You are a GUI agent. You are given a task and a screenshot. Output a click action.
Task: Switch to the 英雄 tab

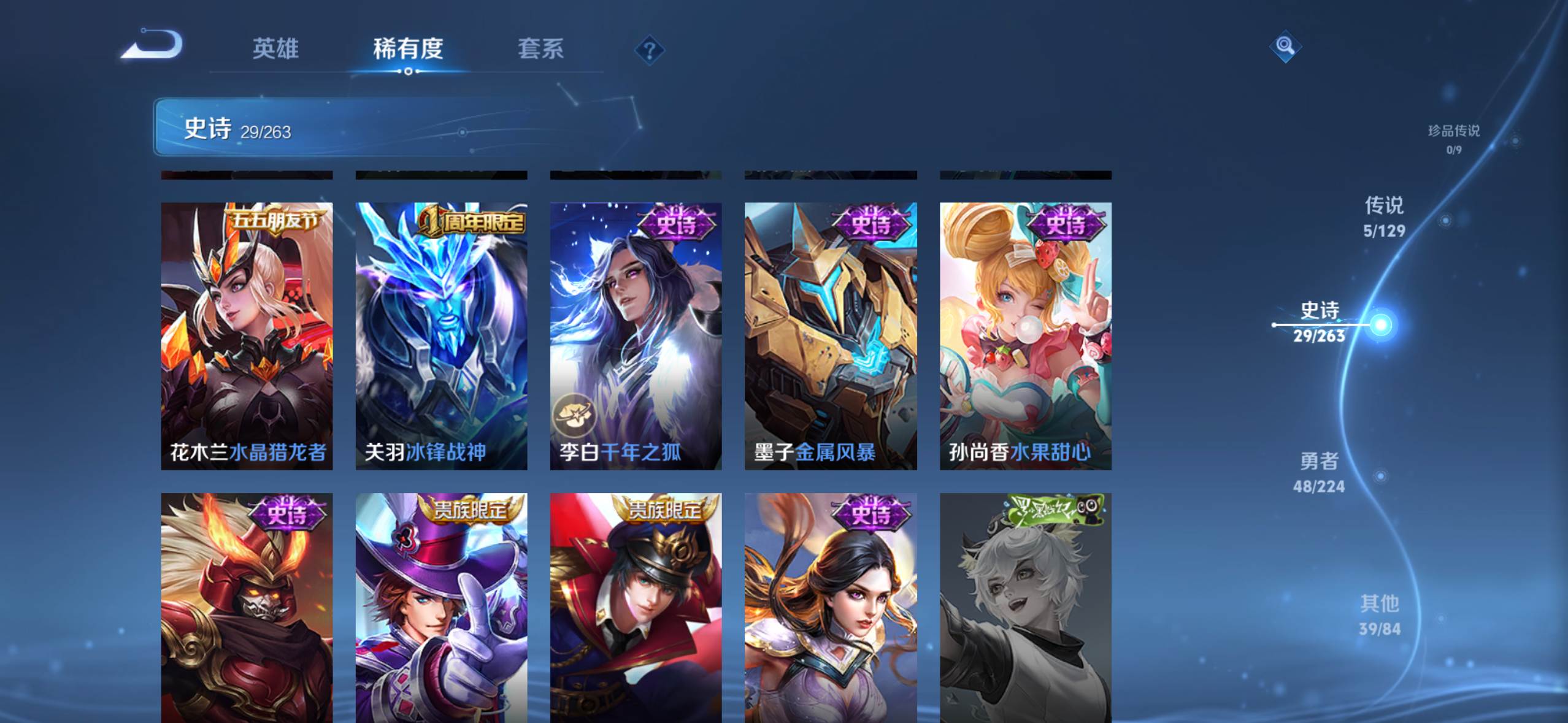[x=275, y=48]
